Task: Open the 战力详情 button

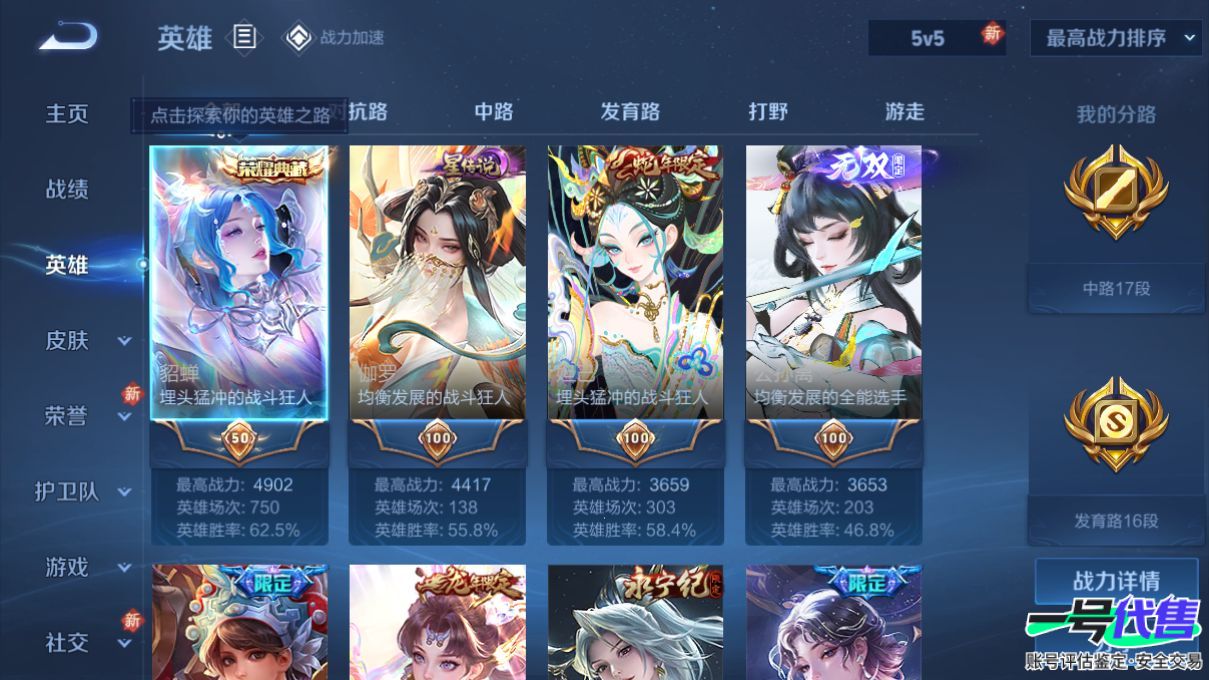Action: [x=1116, y=581]
